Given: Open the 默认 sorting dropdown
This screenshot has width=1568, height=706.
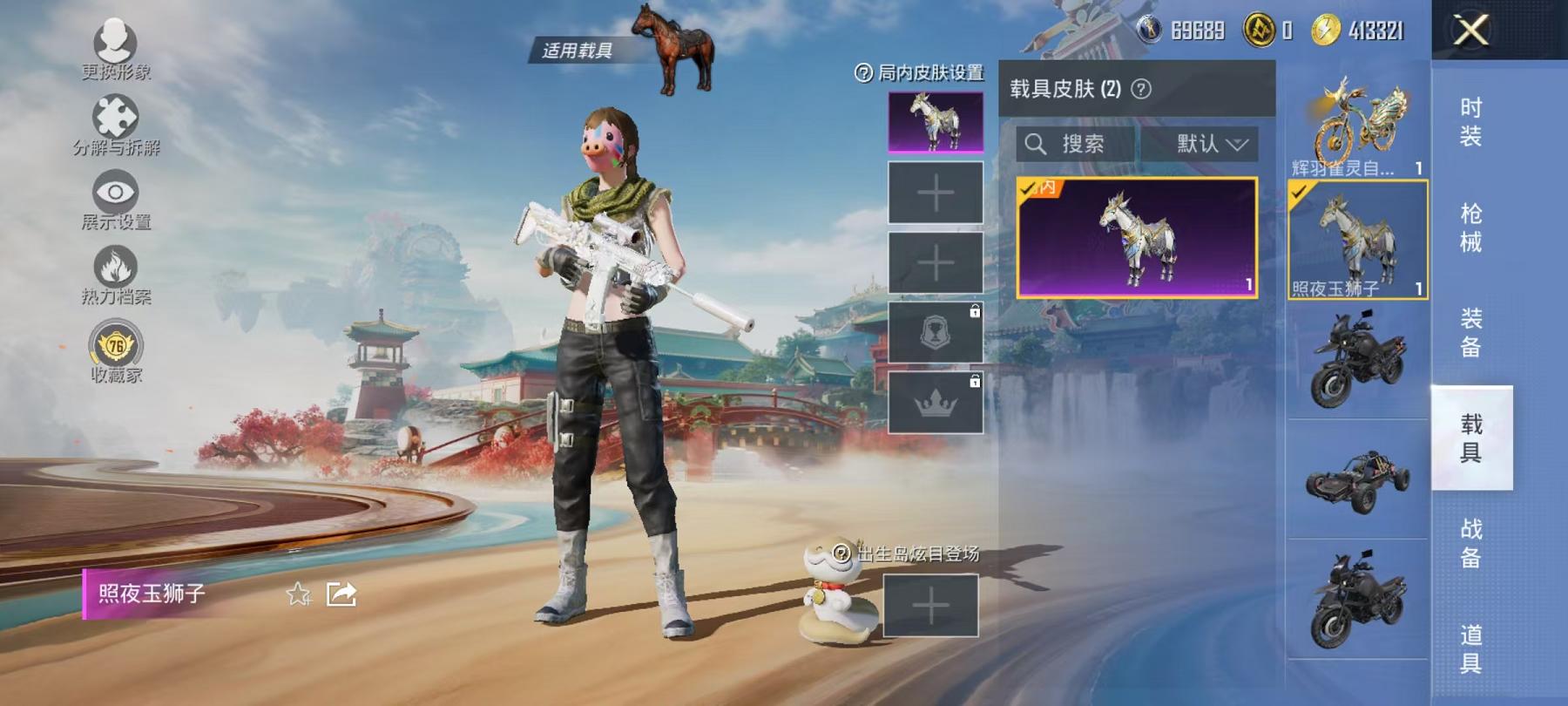Looking at the screenshot, I should click(1207, 144).
